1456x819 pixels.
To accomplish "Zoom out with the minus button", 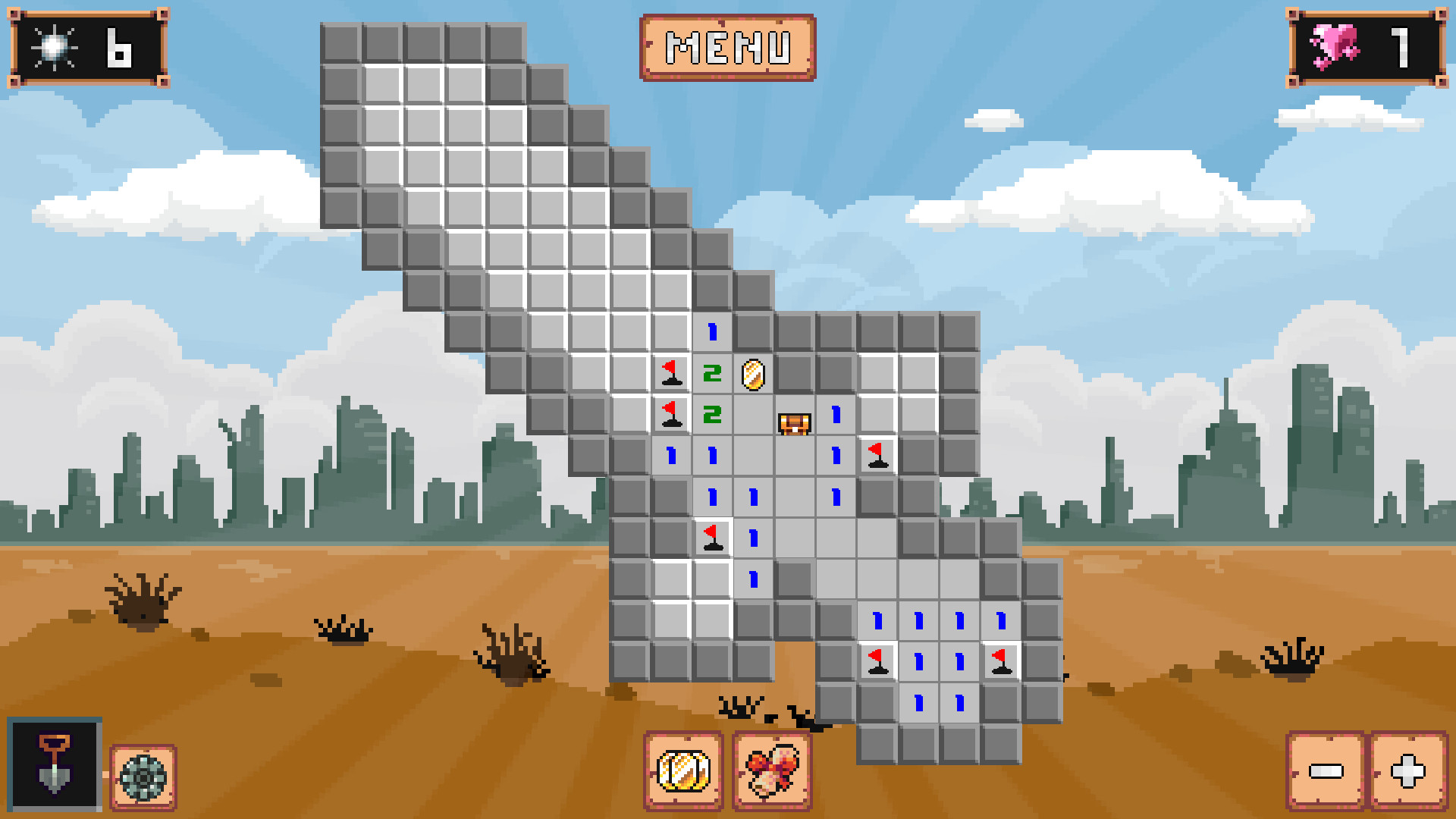I will pyautogui.click(x=1325, y=771).
